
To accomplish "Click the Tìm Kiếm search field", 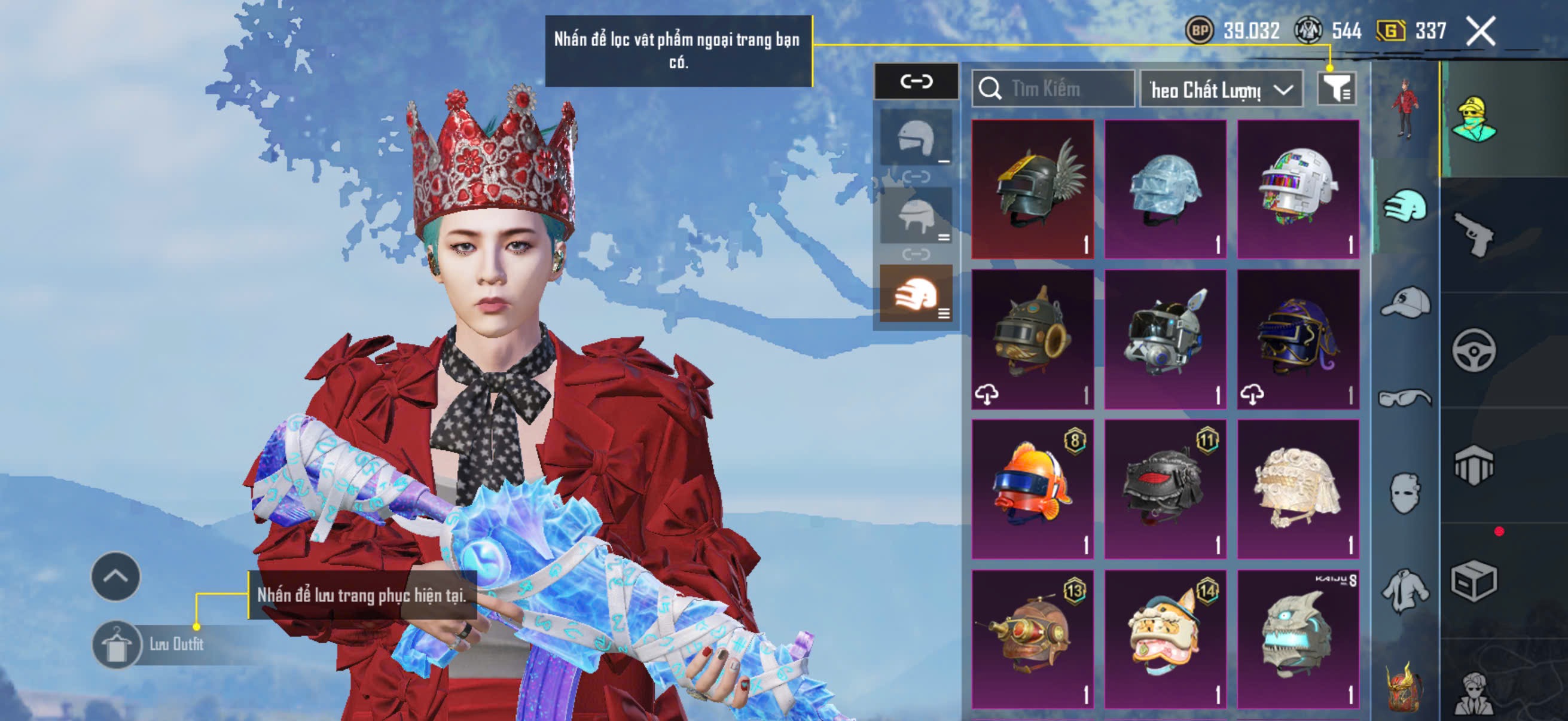I will pyautogui.click(x=1053, y=89).
